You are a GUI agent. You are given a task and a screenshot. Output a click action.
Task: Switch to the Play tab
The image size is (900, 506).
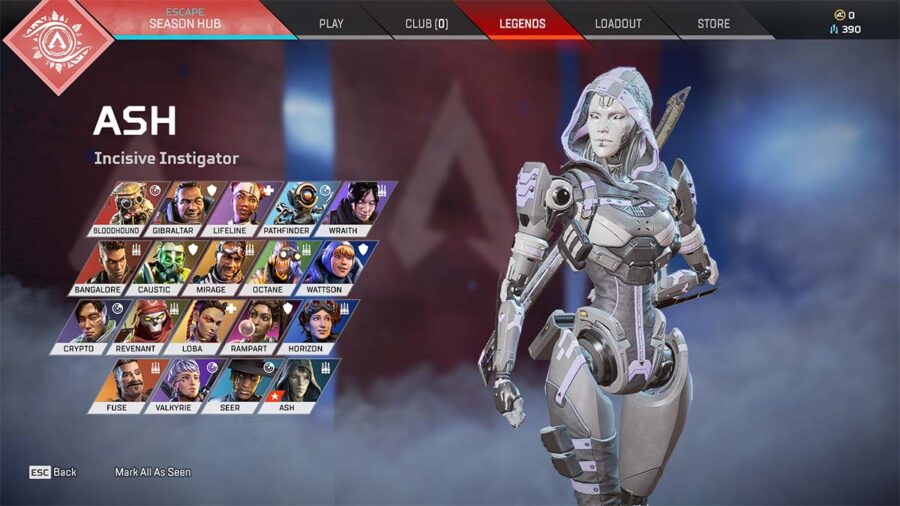[x=331, y=23]
